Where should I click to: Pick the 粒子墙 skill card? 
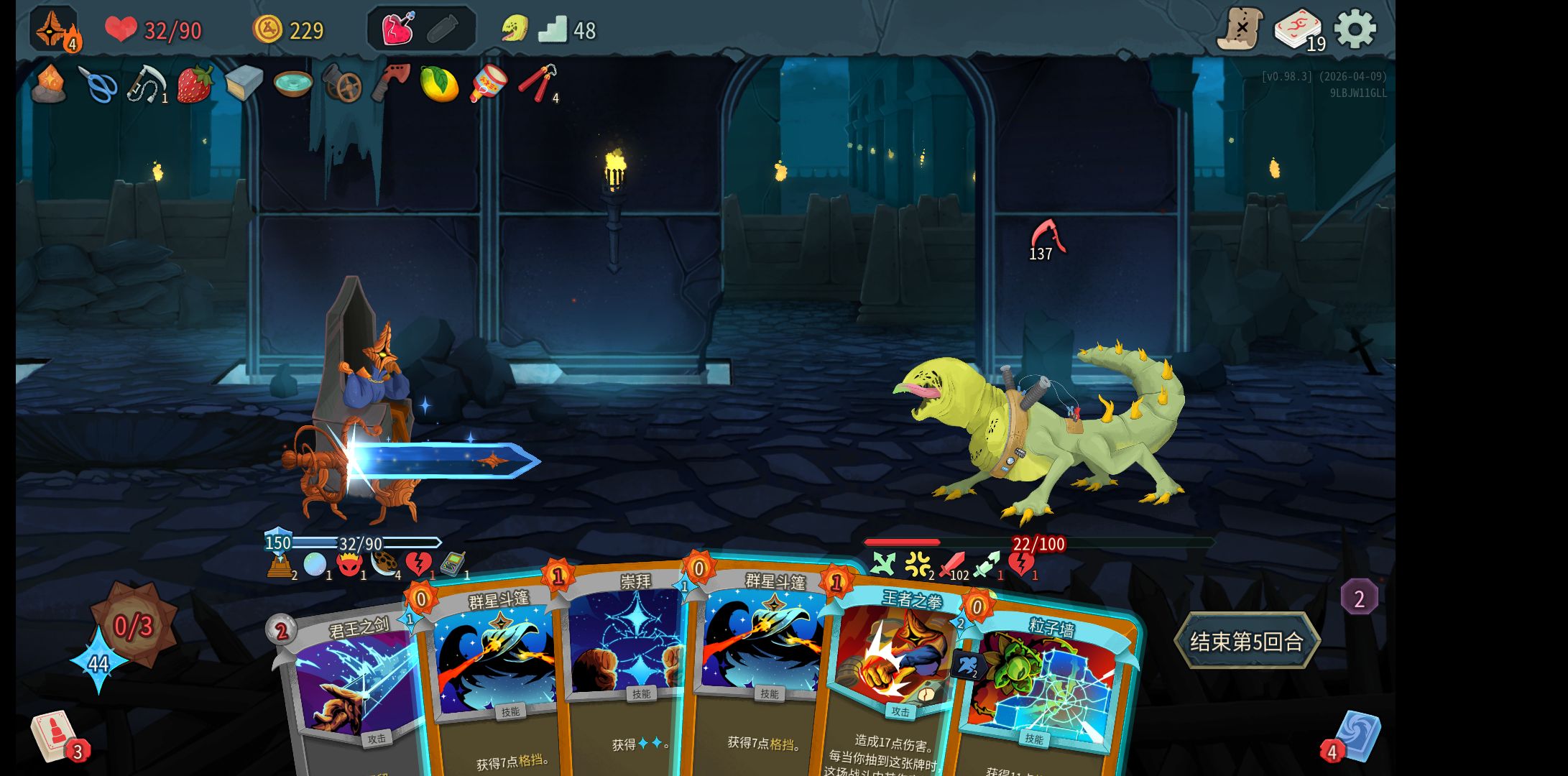point(1042,690)
